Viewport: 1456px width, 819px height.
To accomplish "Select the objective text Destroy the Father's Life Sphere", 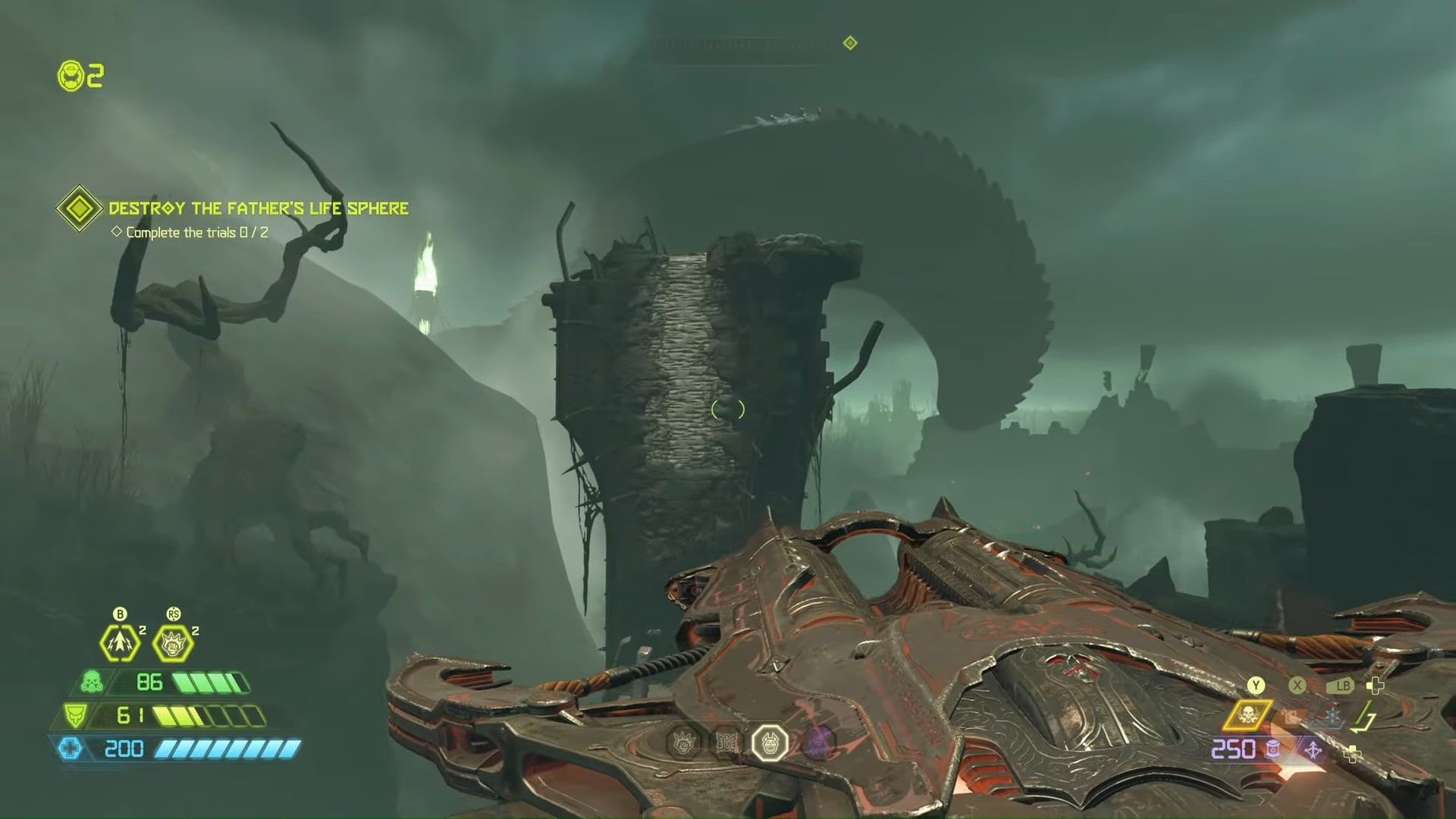I will [258, 208].
